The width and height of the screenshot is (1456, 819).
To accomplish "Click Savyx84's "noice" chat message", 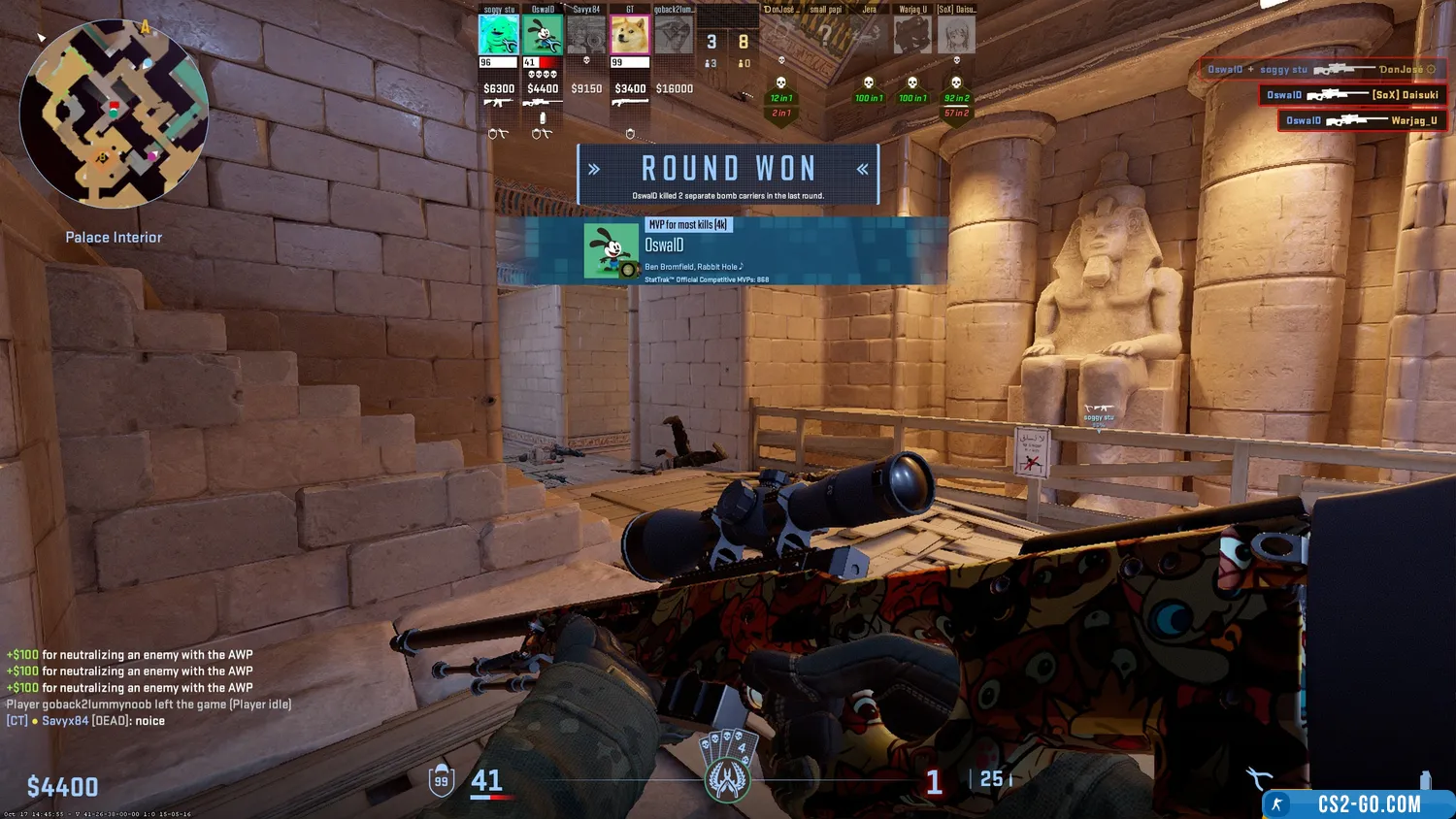I will click(x=85, y=721).
